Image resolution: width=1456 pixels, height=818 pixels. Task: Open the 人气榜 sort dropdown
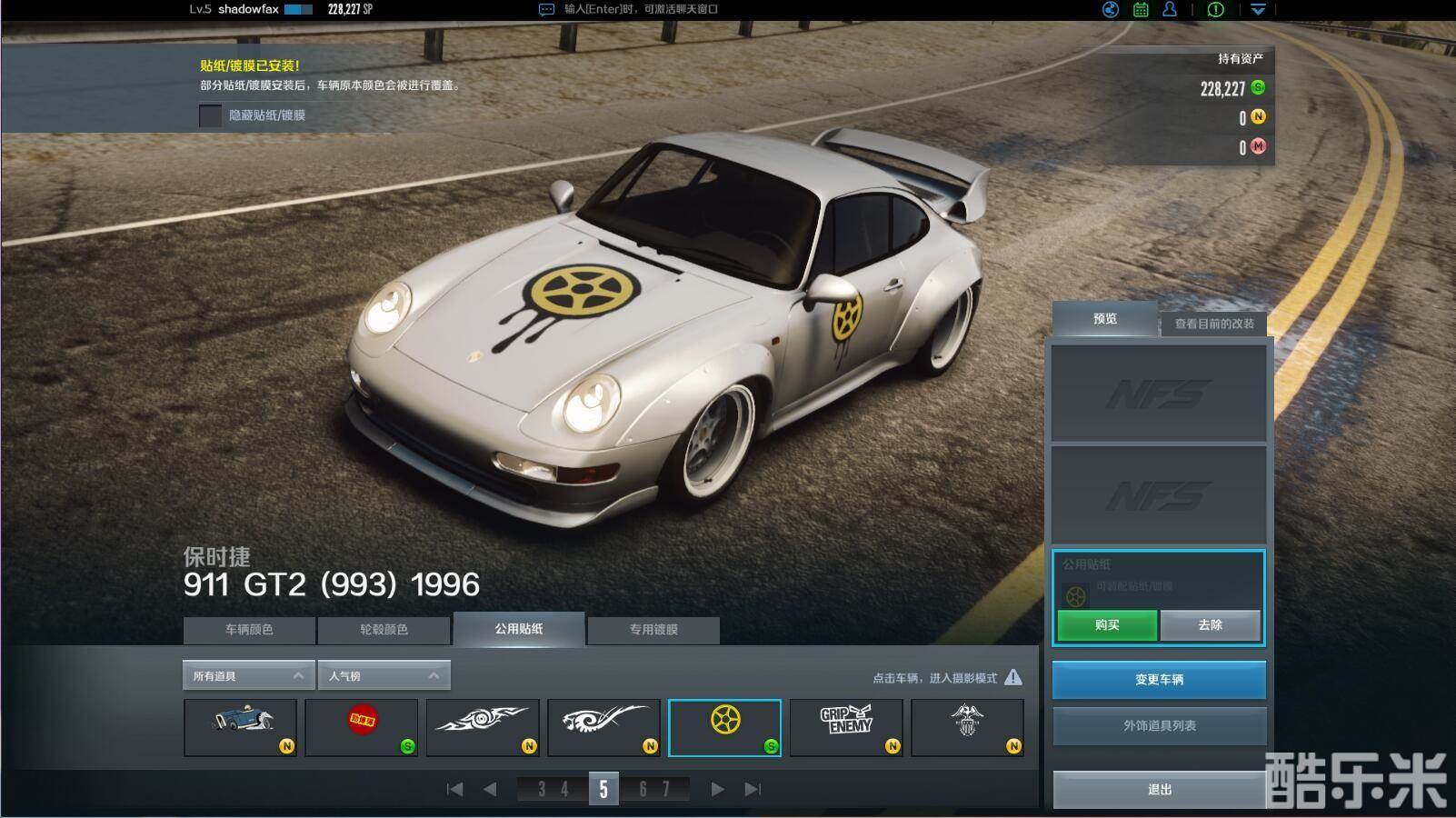pos(384,675)
